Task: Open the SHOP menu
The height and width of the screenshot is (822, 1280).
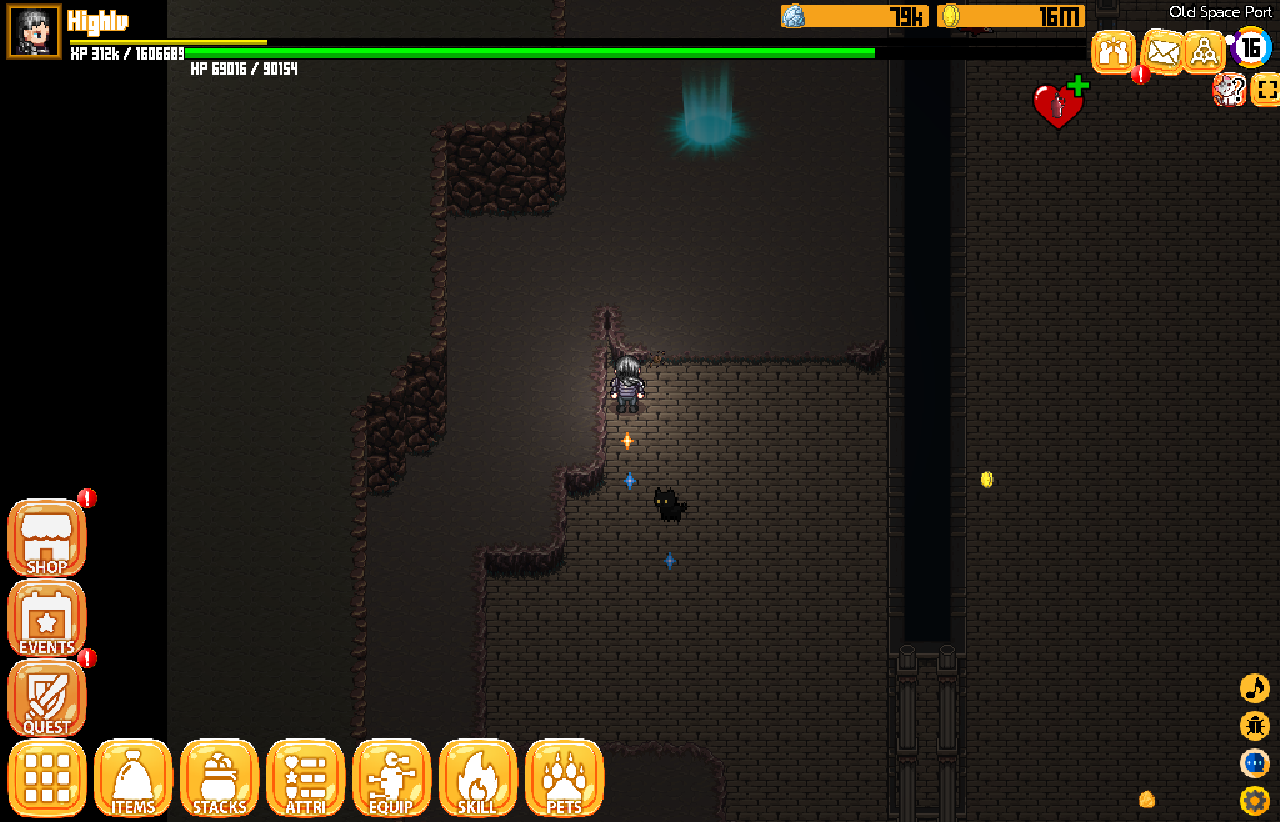Action: (x=47, y=538)
